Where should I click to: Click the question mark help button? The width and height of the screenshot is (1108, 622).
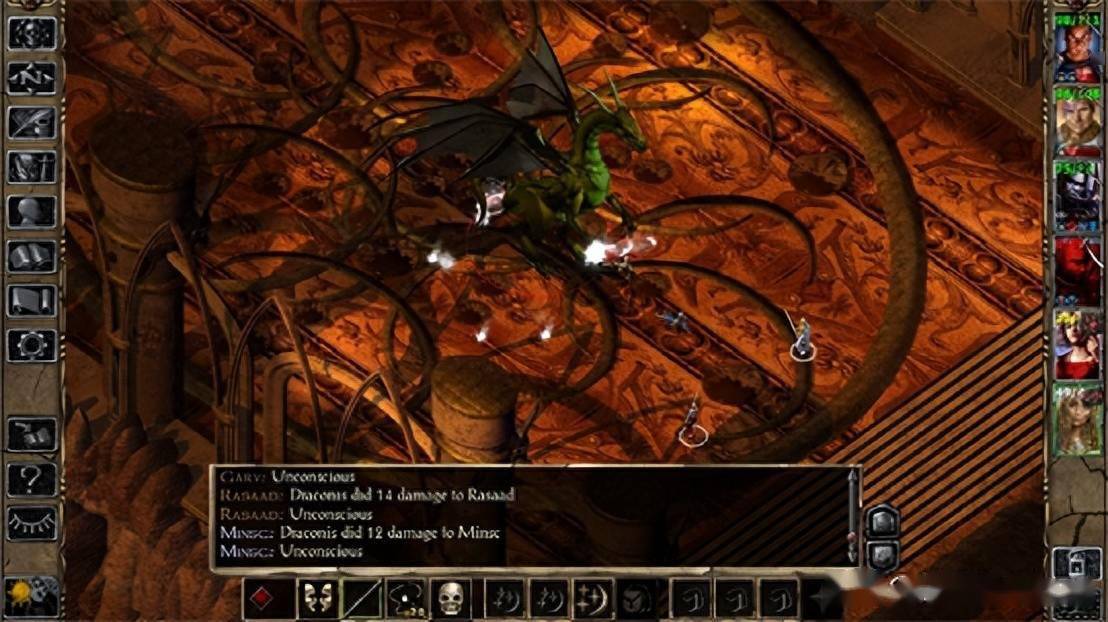pos(32,479)
